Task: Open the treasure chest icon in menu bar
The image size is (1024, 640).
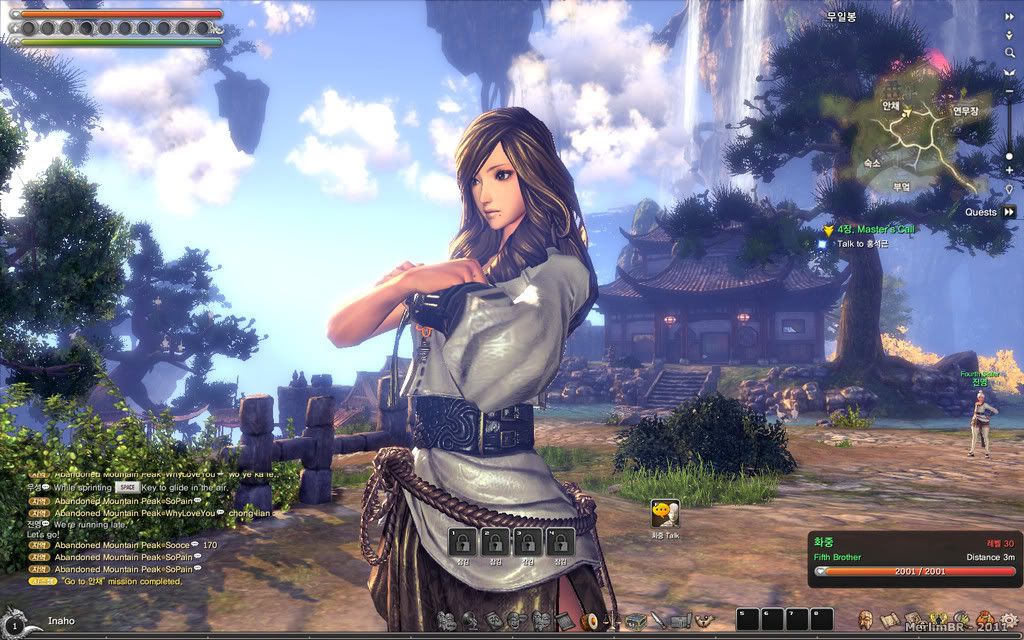Action: (635, 620)
